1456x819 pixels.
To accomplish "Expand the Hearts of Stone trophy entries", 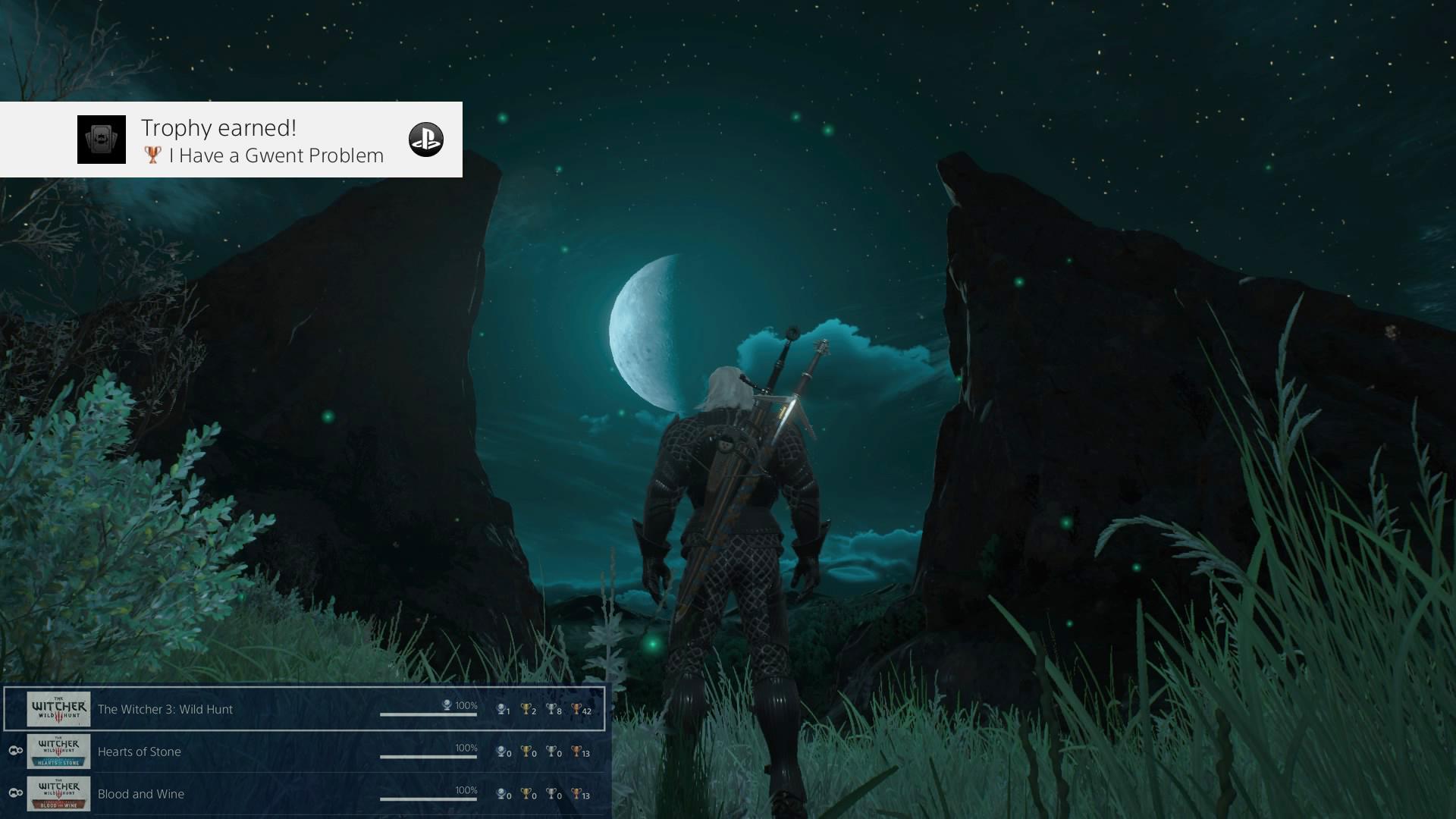I will point(303,752).
